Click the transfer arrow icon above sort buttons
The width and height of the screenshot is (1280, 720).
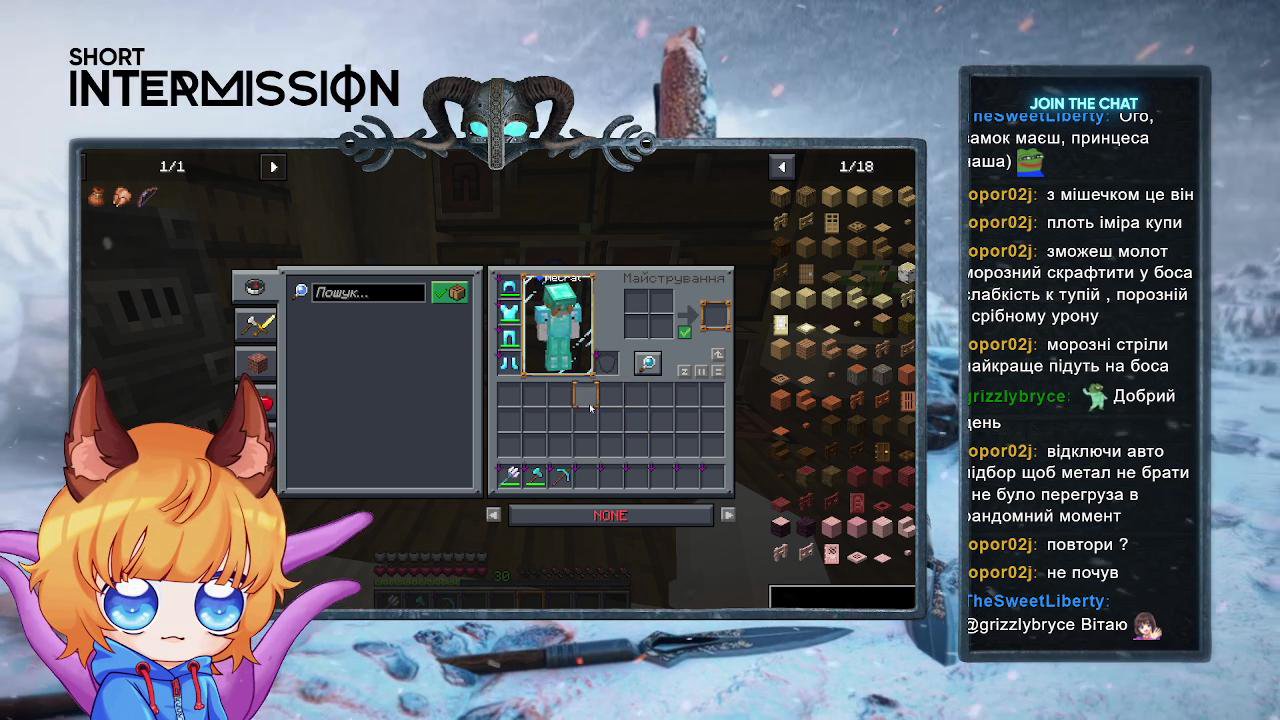(719, 353)
